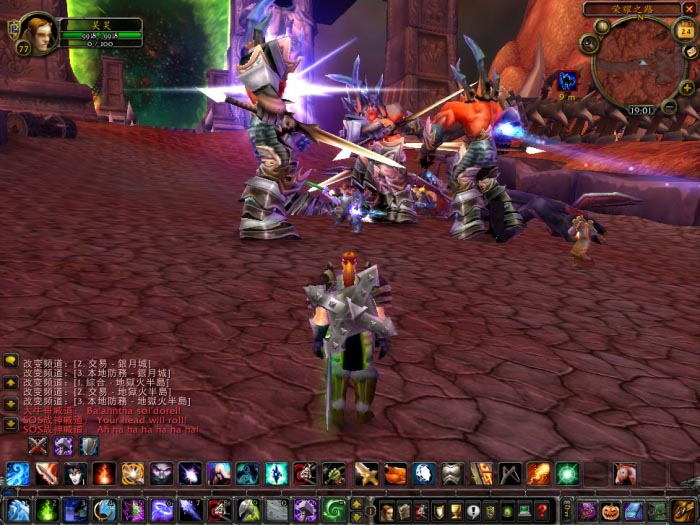Open the calendar showing day 24

tap(685, 31)
